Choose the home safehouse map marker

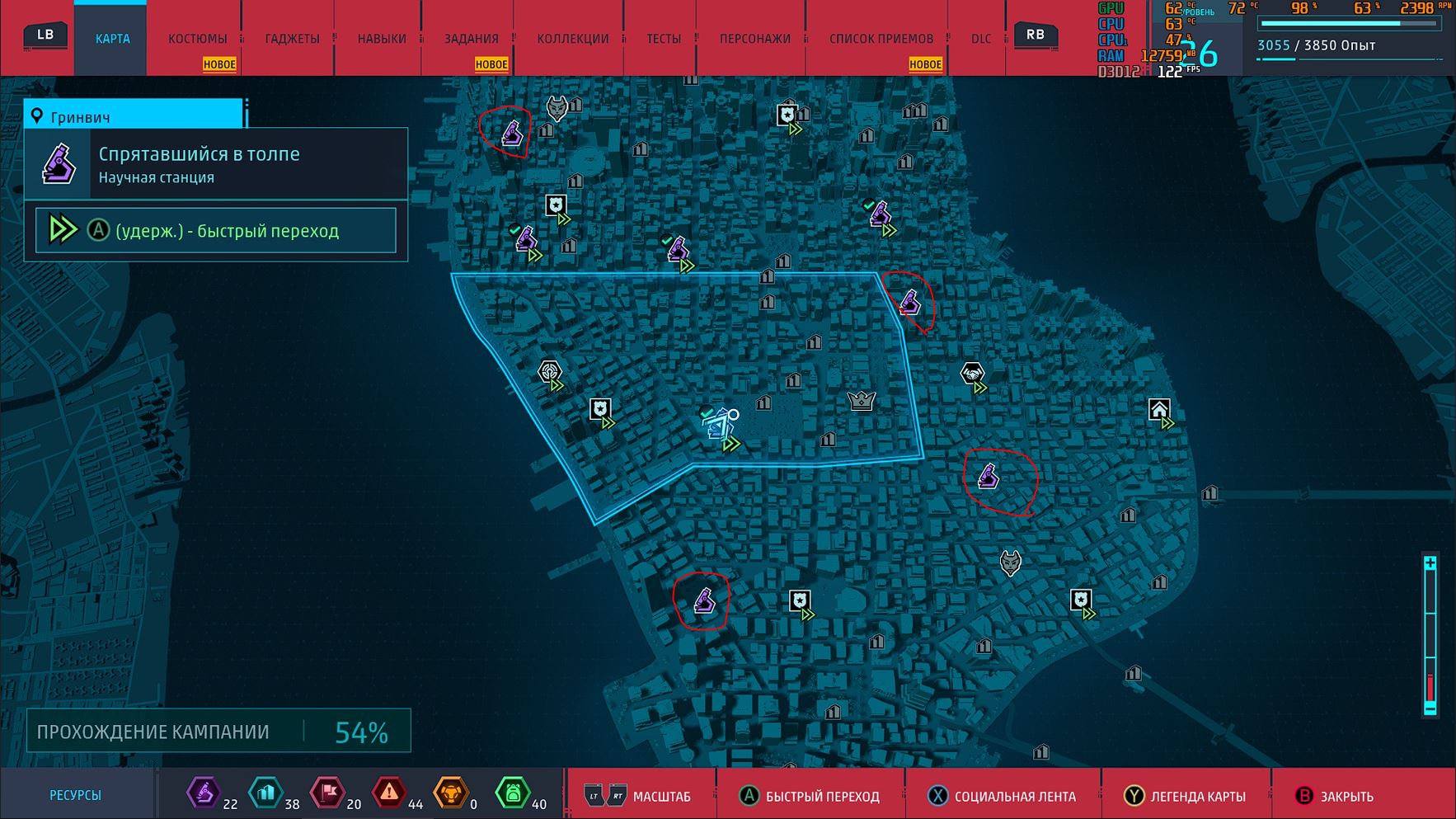[1159, 410]
